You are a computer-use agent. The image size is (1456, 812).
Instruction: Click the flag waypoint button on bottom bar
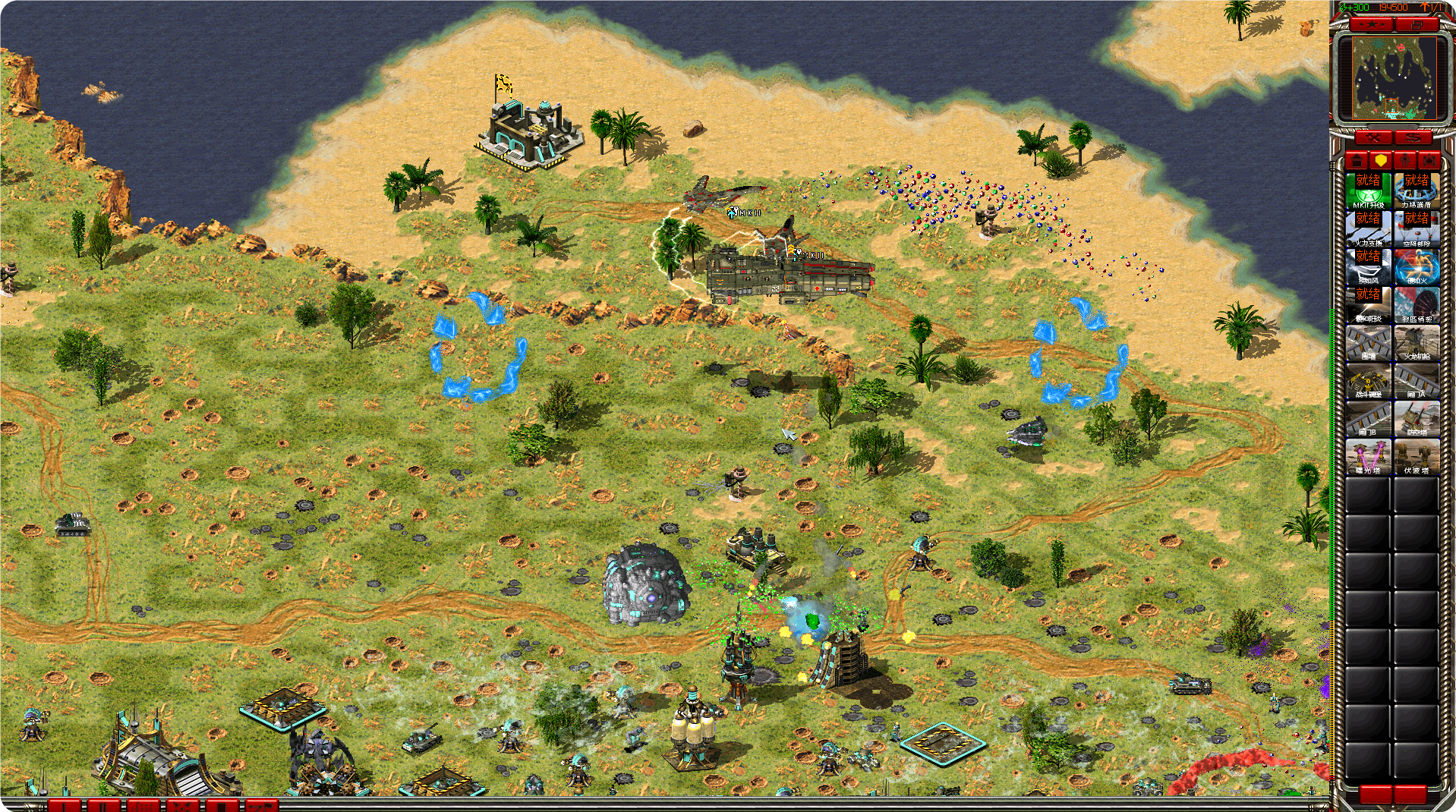tap(260, 805)
